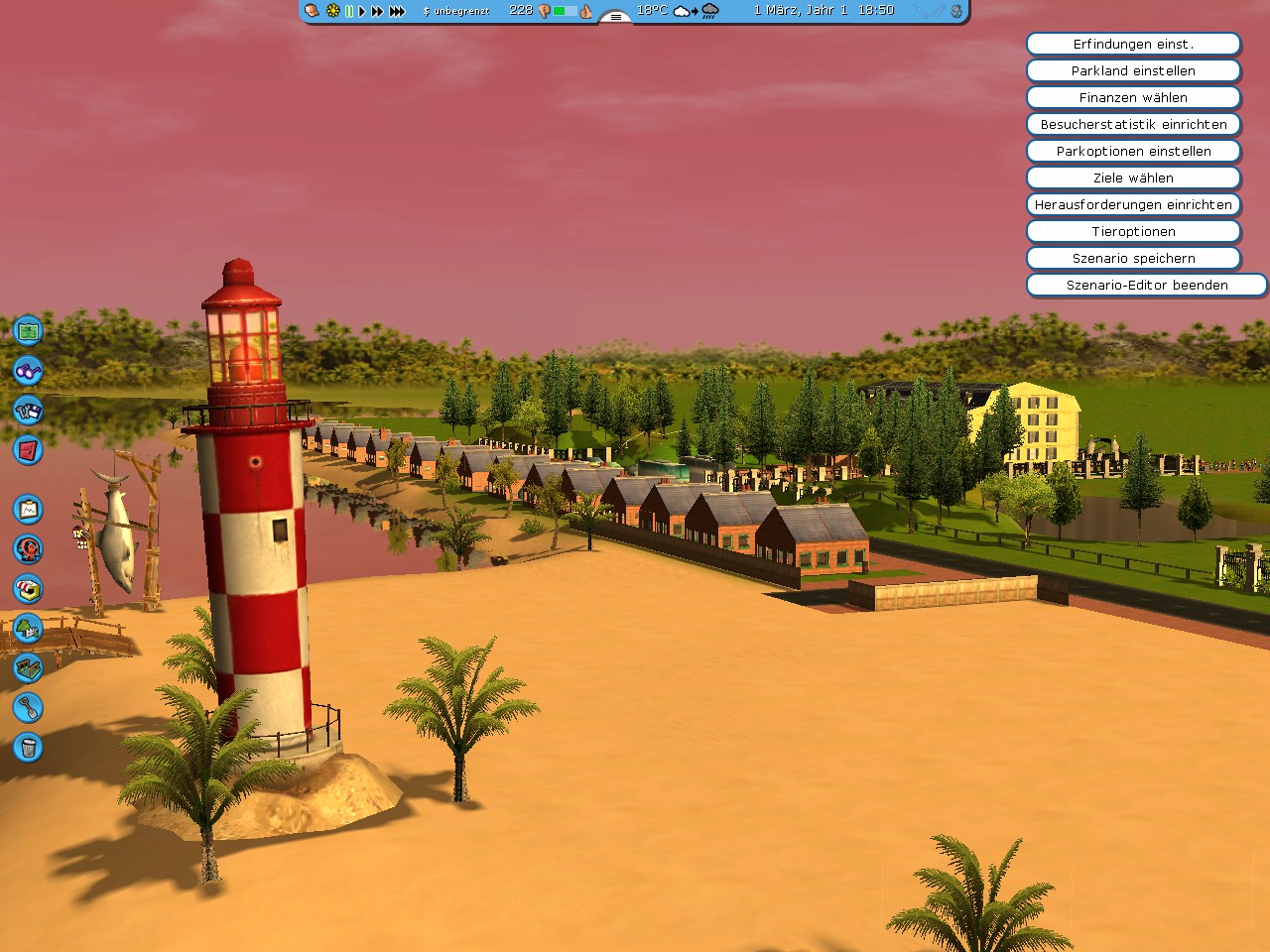Open the save and load disk panel
This screenshot has height=952, width=1270.
27,411
